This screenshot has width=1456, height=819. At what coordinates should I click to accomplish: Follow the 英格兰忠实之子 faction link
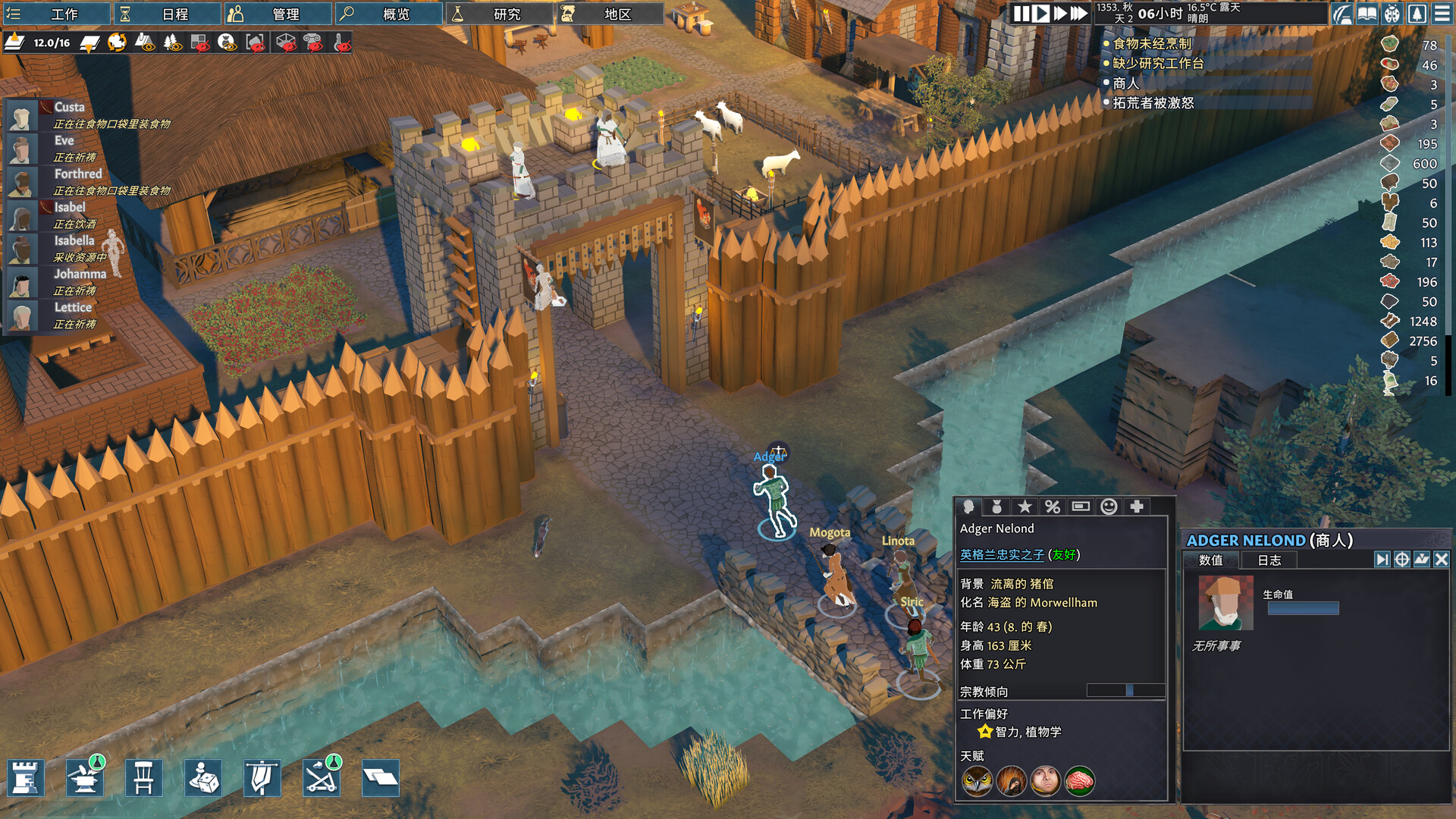[x=1002, y=555]
